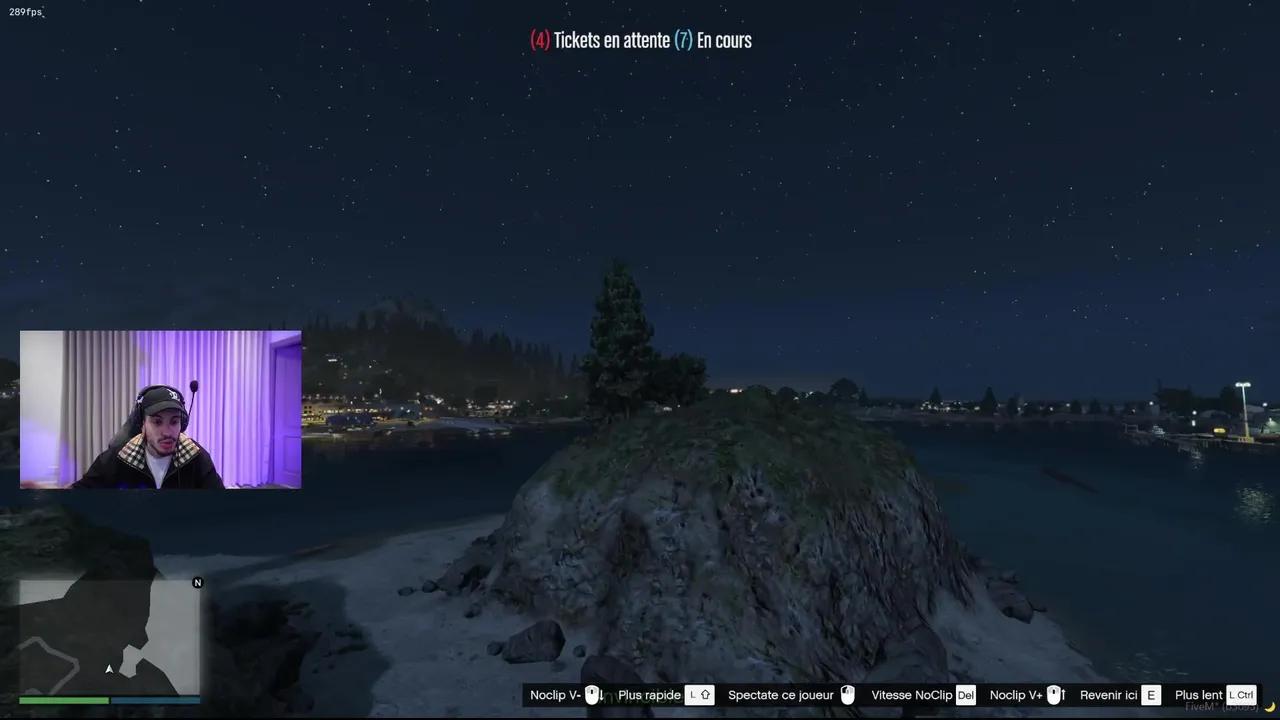Image resolution: width=1280 pixels, height=720 pixels.
Task: Select the Noclip V- keybind entry
Action: pyautogui.click(x=554, y=694)
